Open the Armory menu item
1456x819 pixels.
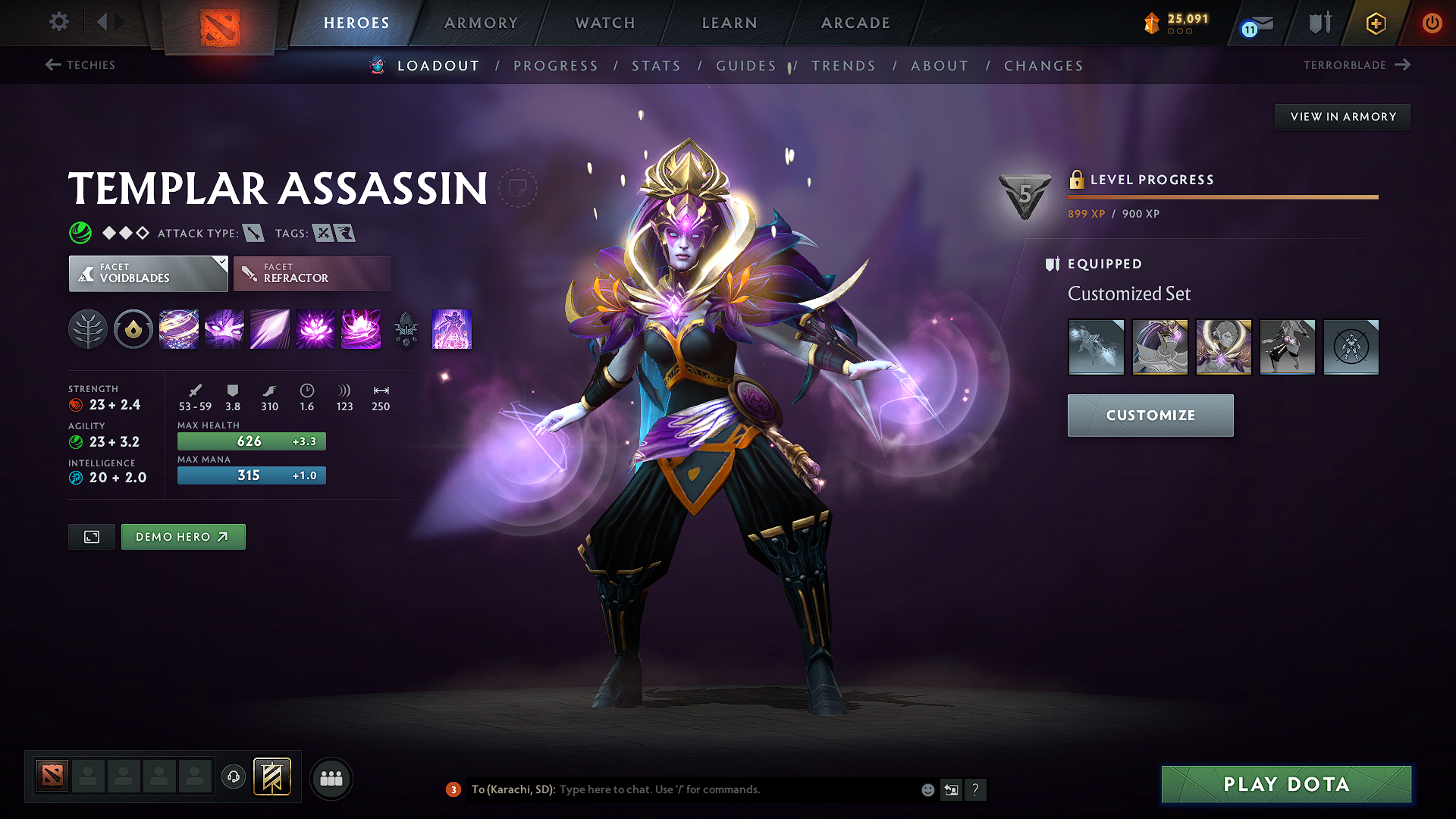click(481, 23)
